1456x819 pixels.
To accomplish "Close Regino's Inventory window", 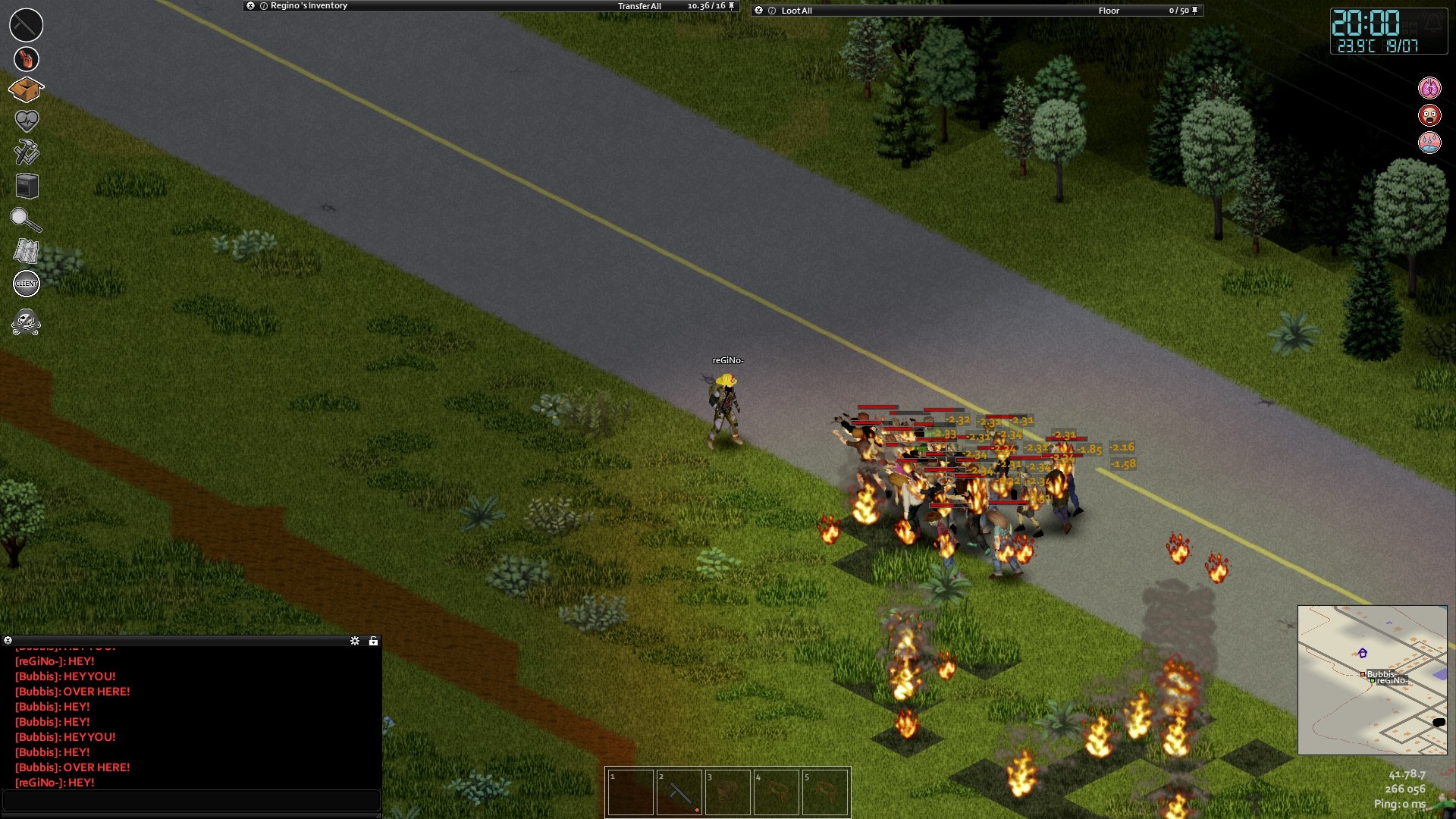I will 250,6.
